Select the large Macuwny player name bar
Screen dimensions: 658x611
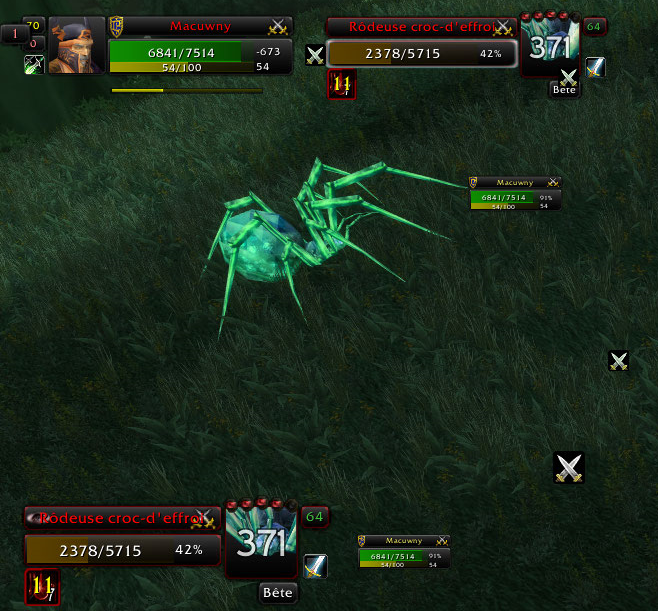(x=200, y=27)
